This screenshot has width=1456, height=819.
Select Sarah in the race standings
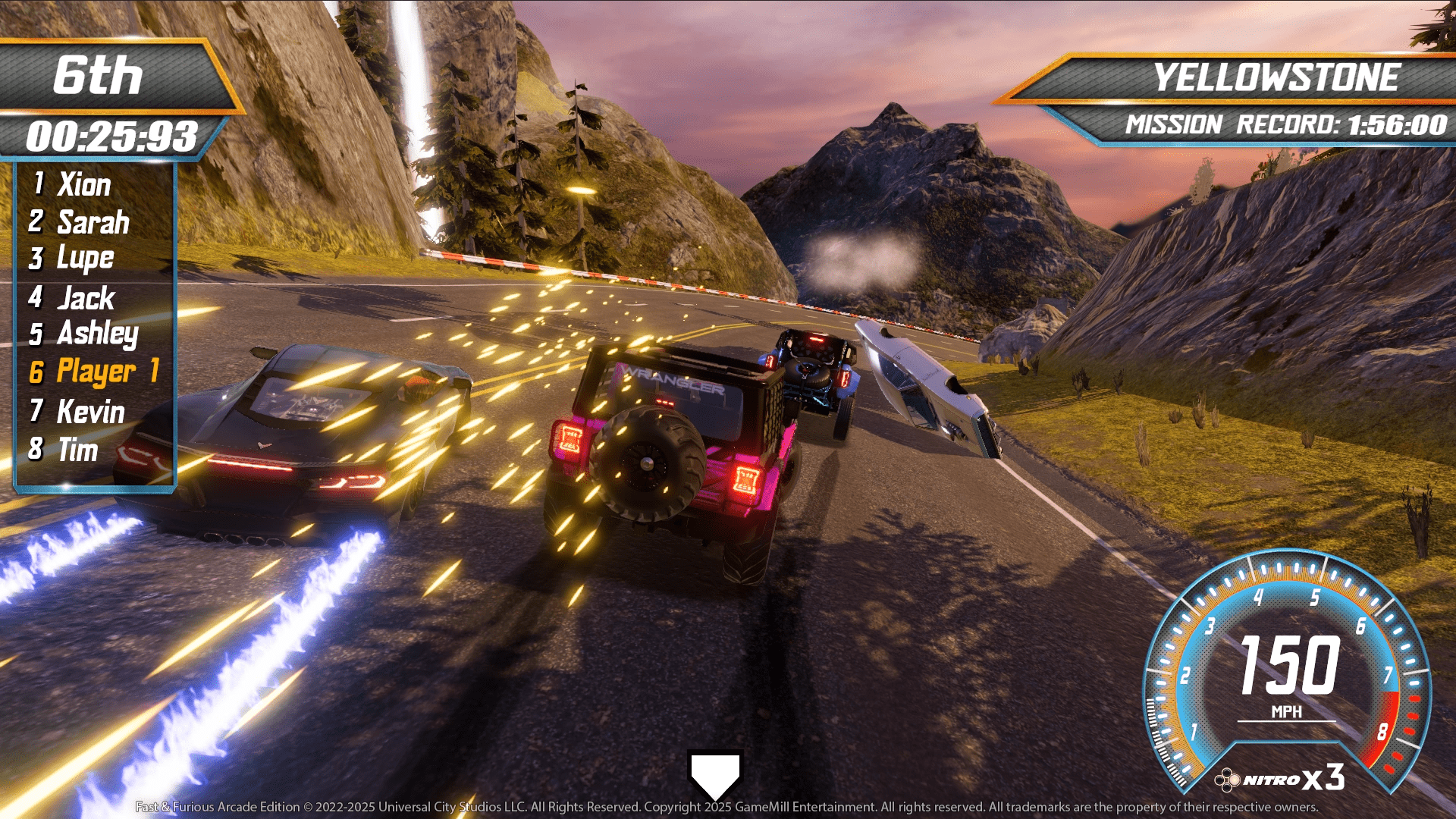pyautogui.click(x=93, y=222)
